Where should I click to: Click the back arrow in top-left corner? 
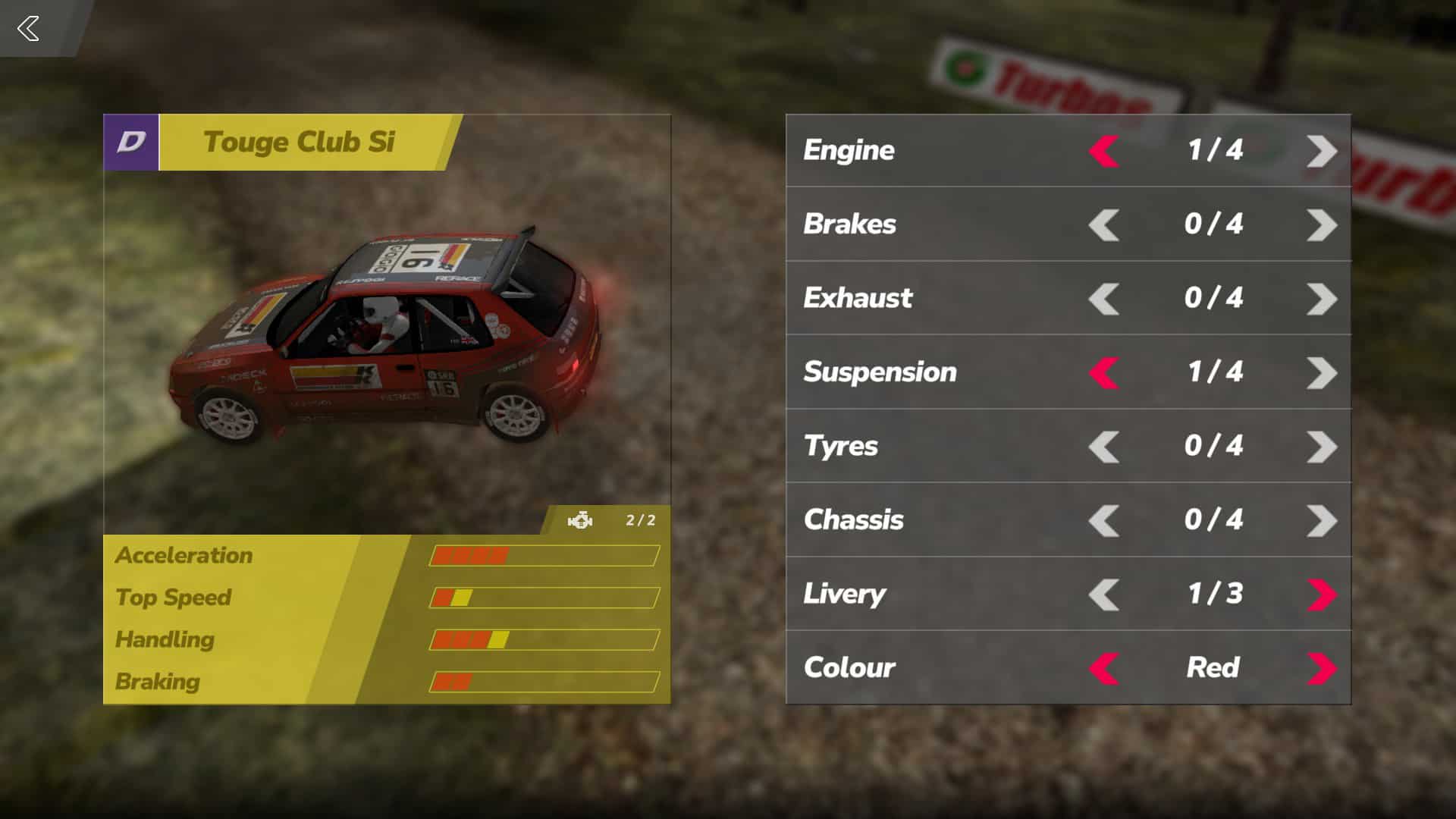29,29
